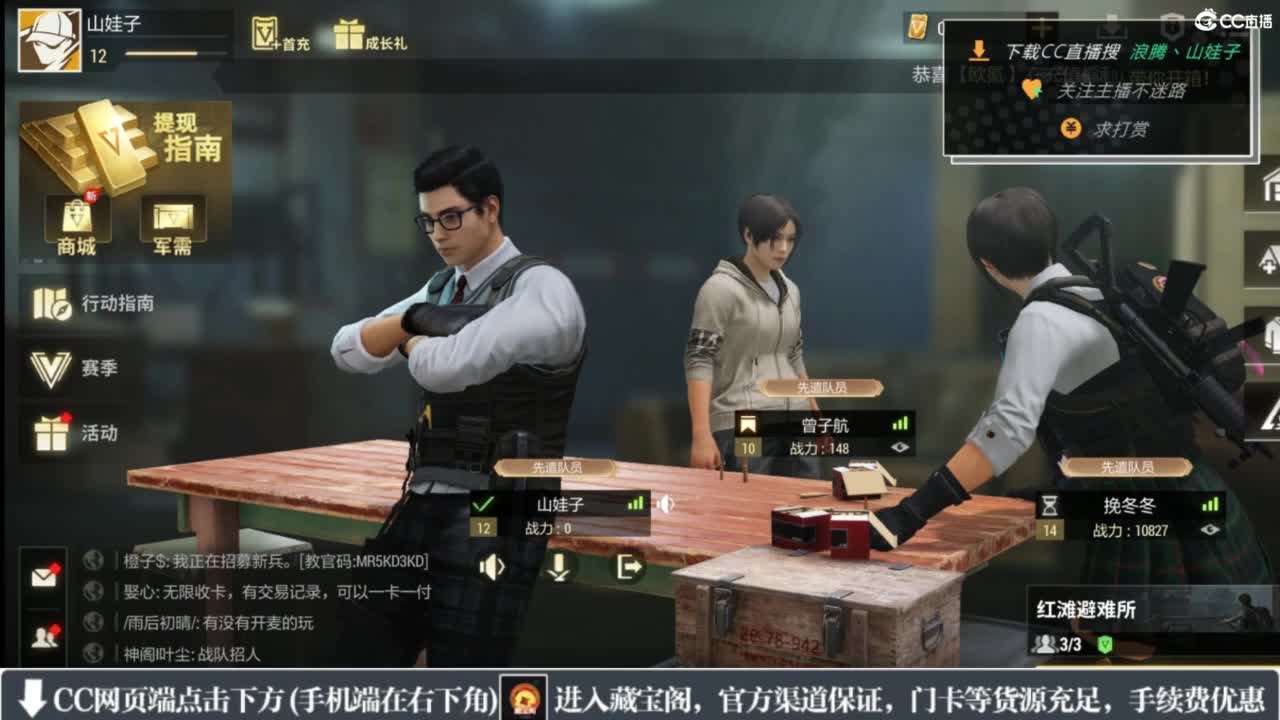Screen dimensions: 1280x720
Task: Mute team voice with the speaker toggle
Action: [x=491, y=568]
